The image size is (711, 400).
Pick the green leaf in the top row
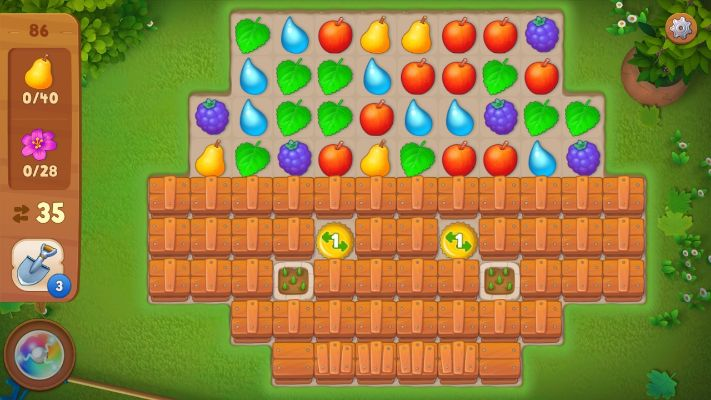click(252, 35)
